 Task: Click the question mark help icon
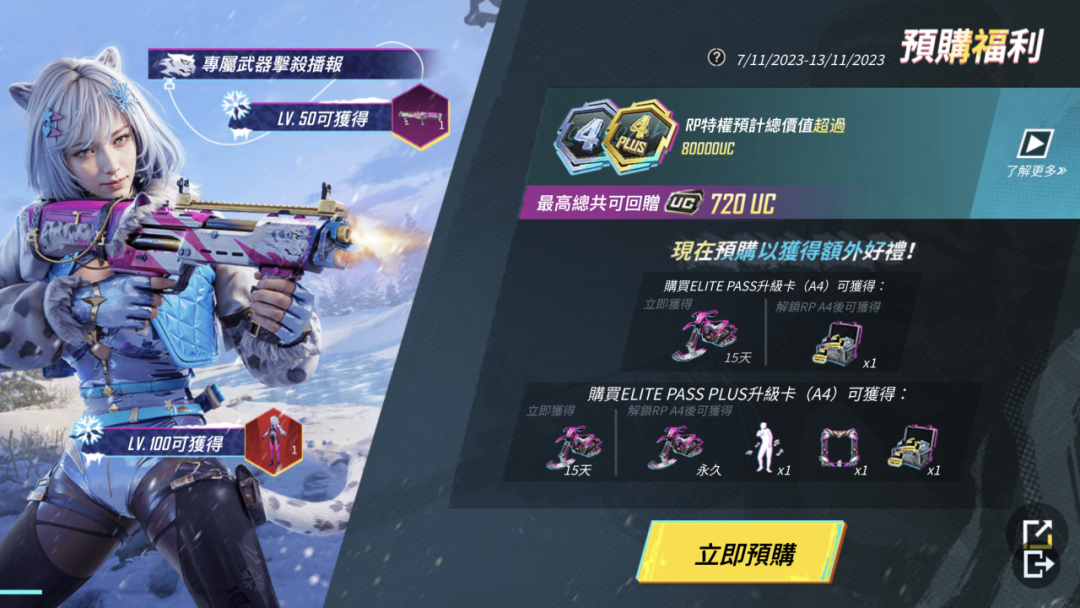click(x=716, y=57)
